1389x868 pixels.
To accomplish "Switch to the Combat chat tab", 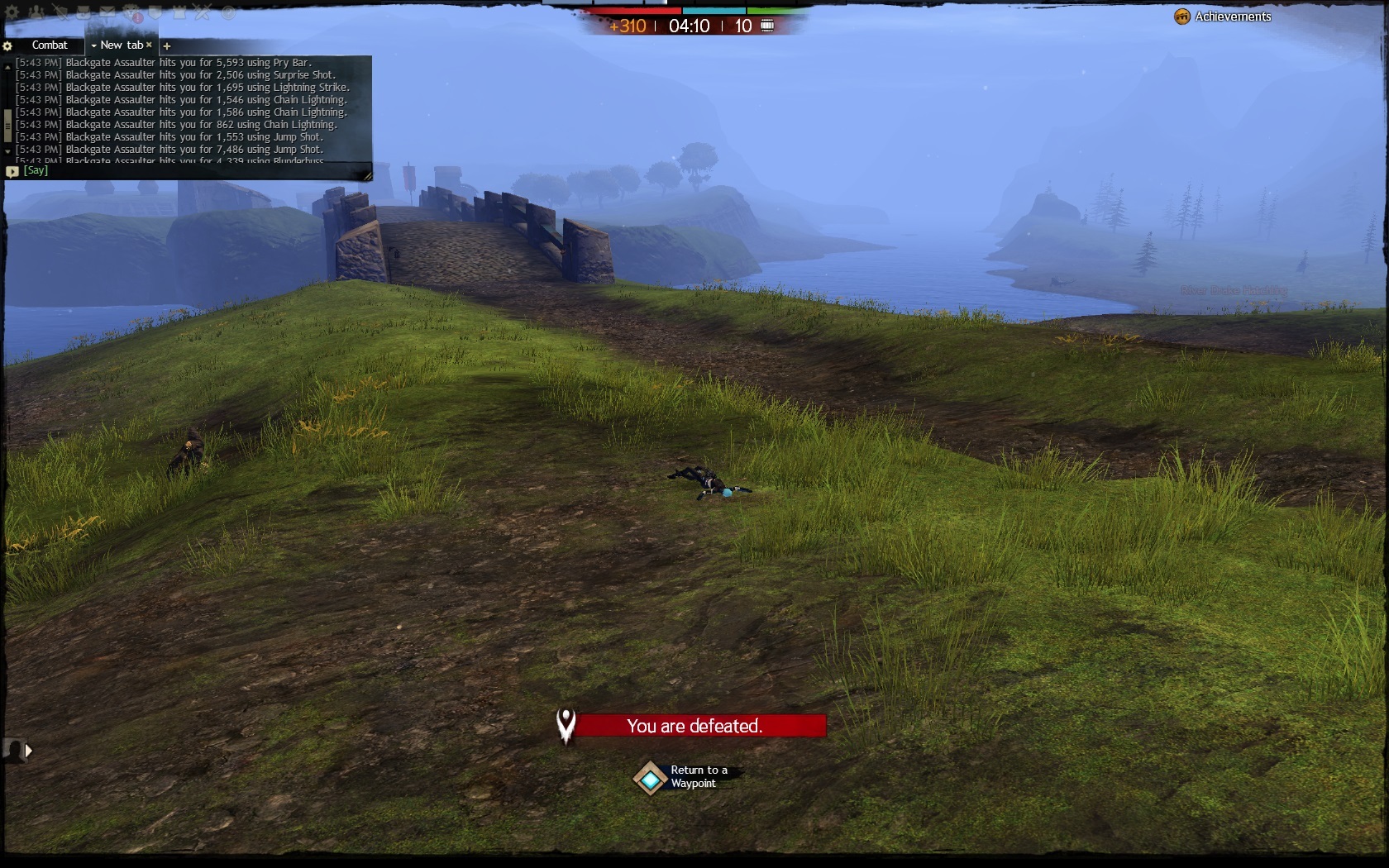I will (x=50, y=45).
